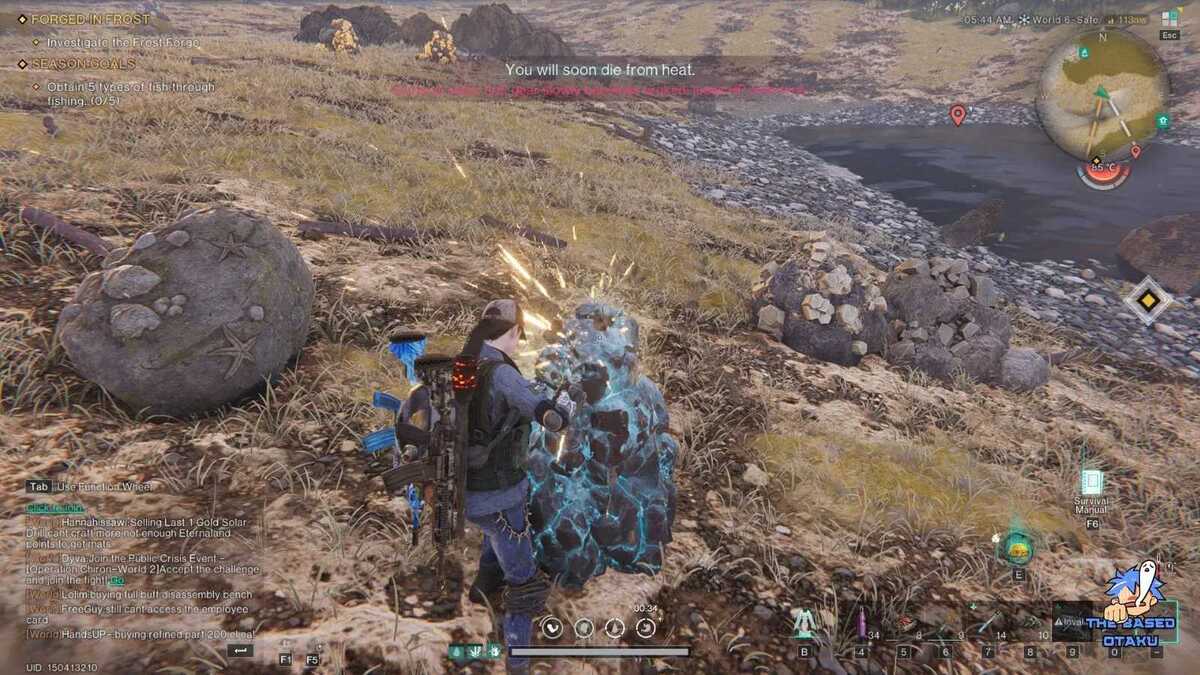Click the 'Go' link in chat

point(117,580)
